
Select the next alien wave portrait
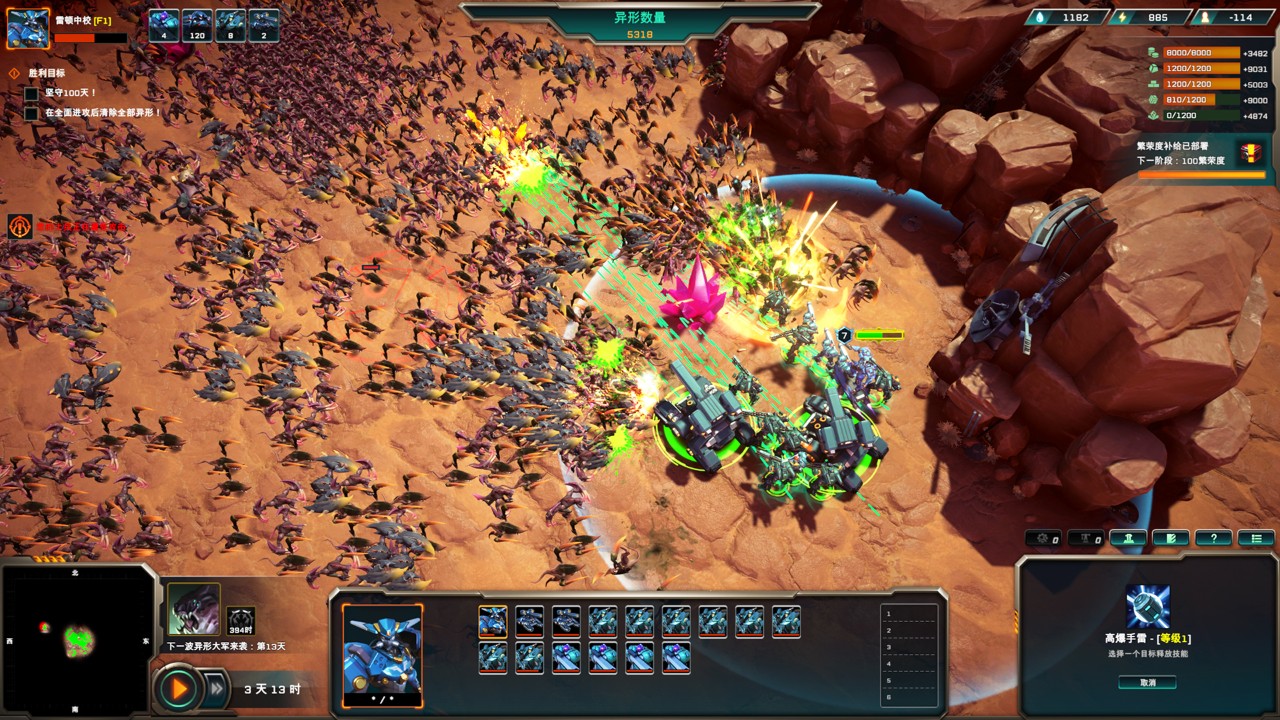[193, 610]
